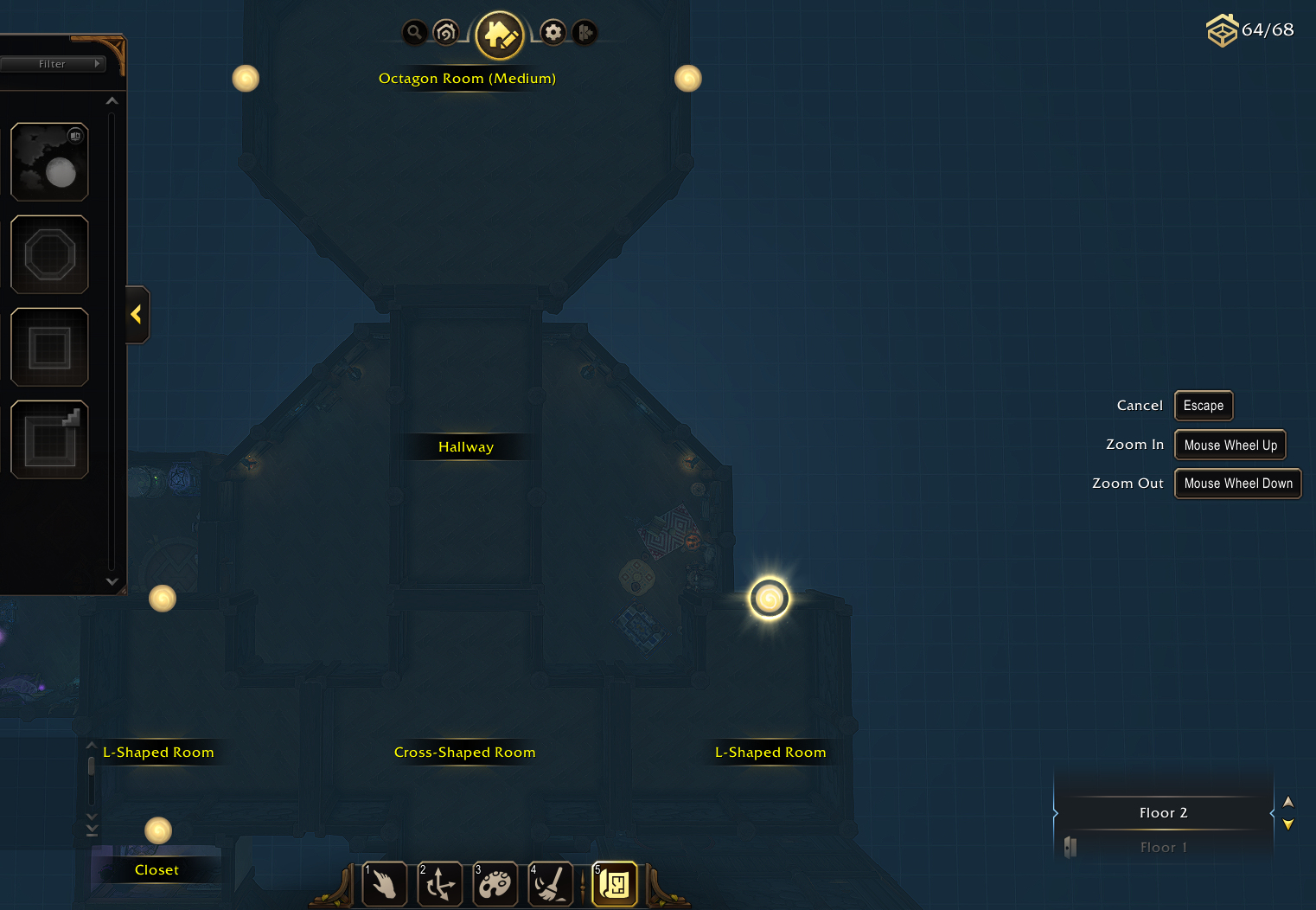Switch to Floor 1 in the floor list
Screen dimensions: 1316x910
(x=1163, y=848)
